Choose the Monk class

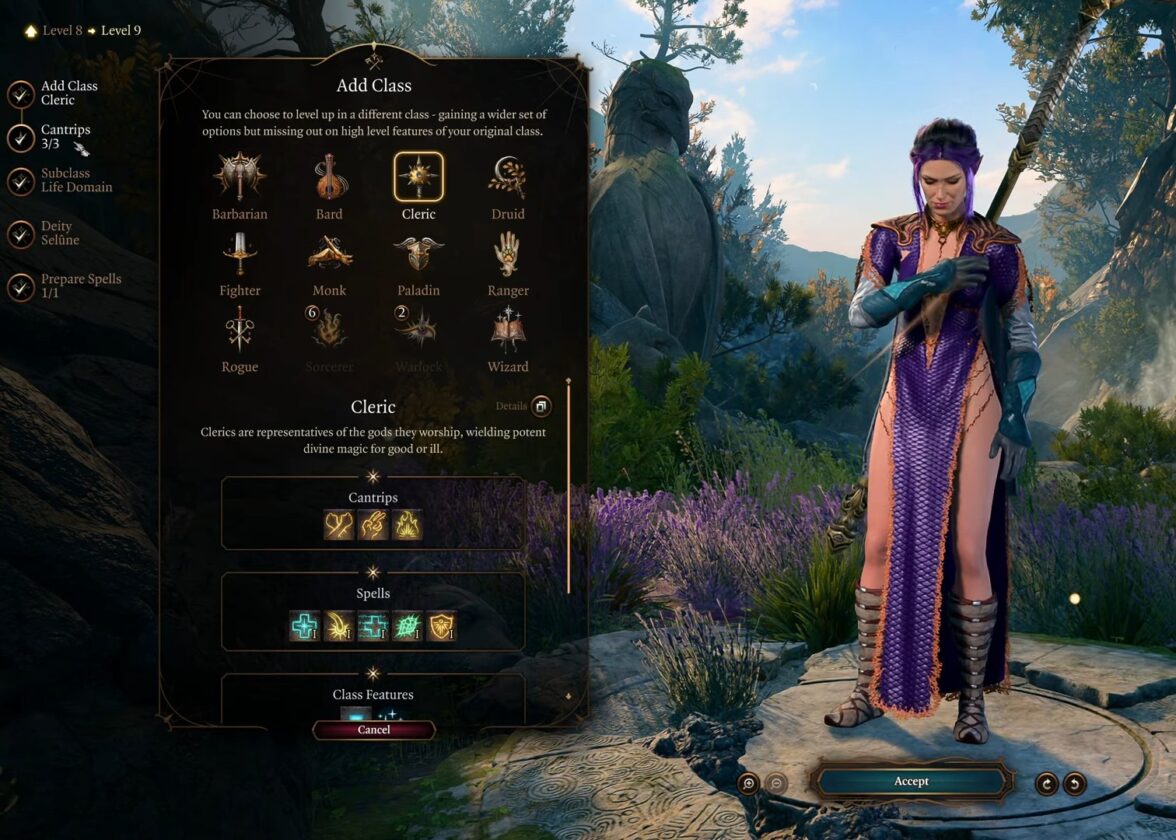click(329, 254)
